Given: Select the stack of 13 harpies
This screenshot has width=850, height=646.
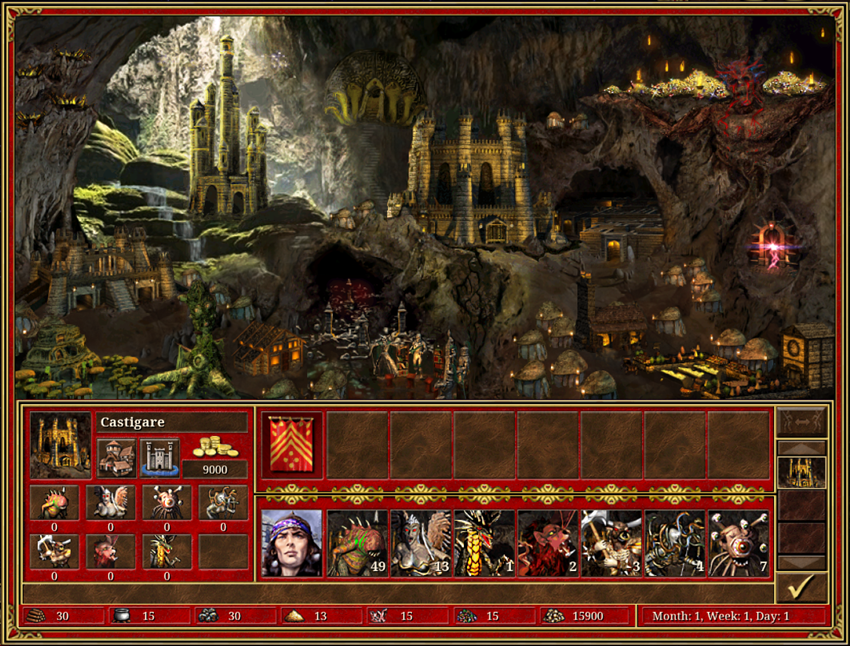Looking at the screenshot, I should pos(420,543).
